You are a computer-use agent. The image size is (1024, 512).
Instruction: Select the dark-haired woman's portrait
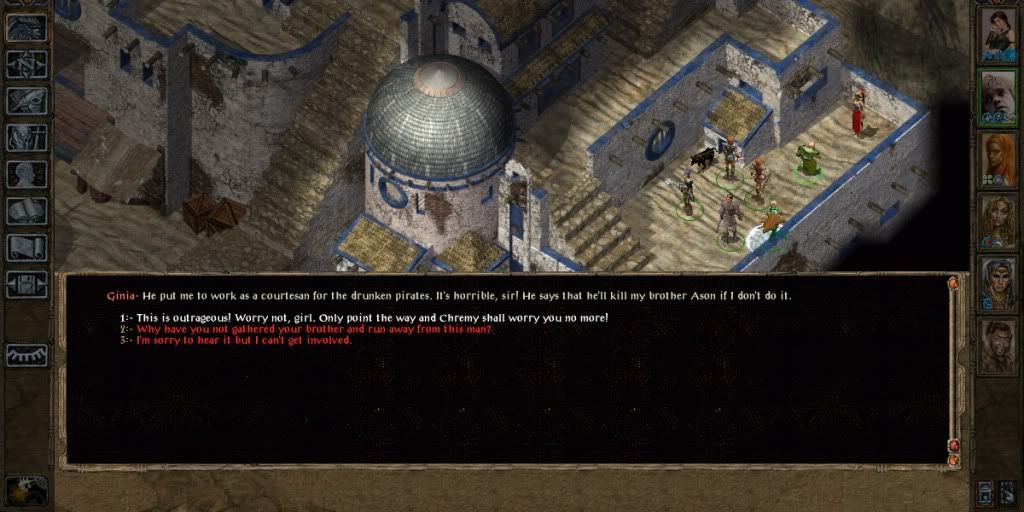click(997, 34)
